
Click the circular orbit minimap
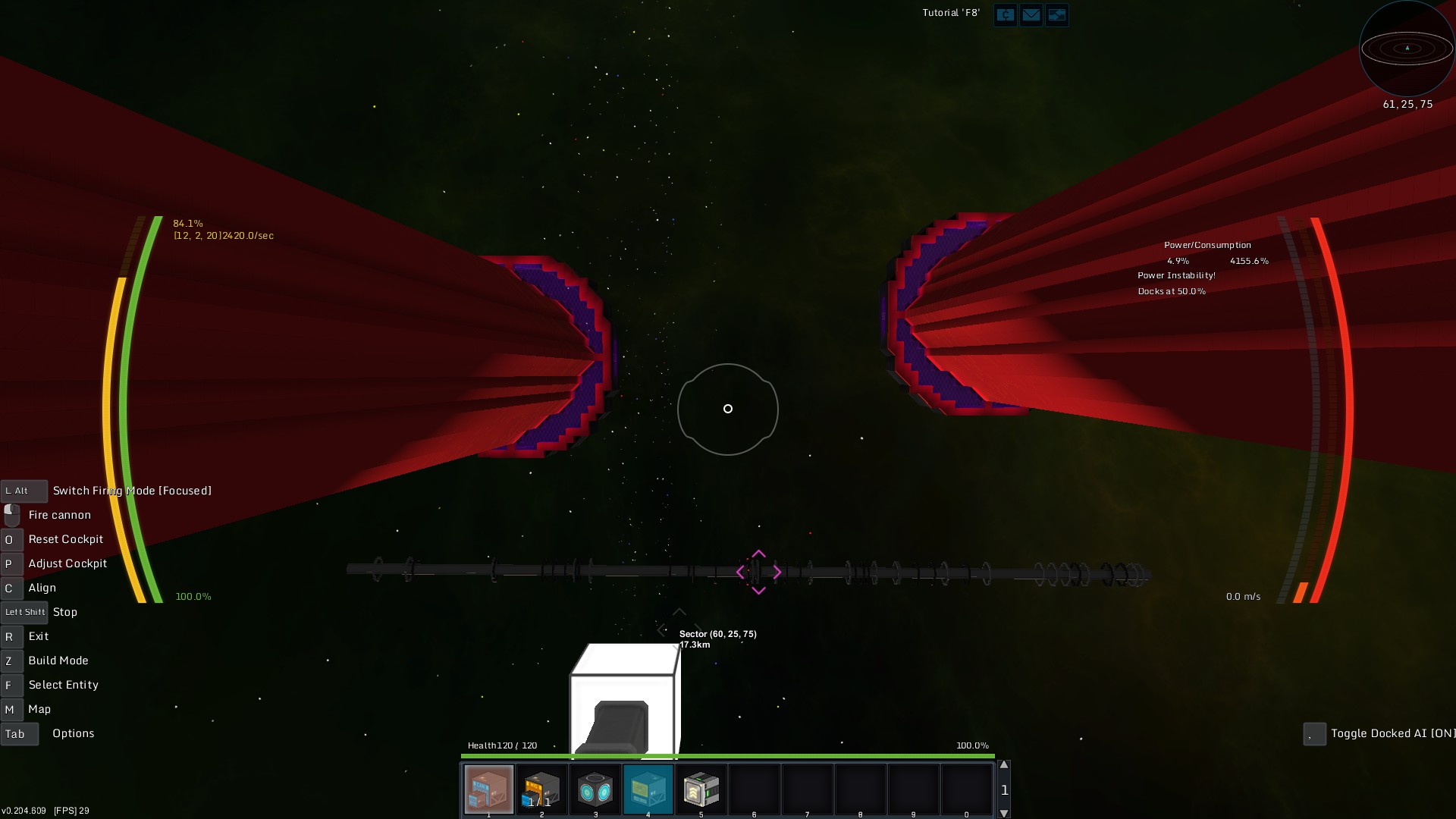1407,49
